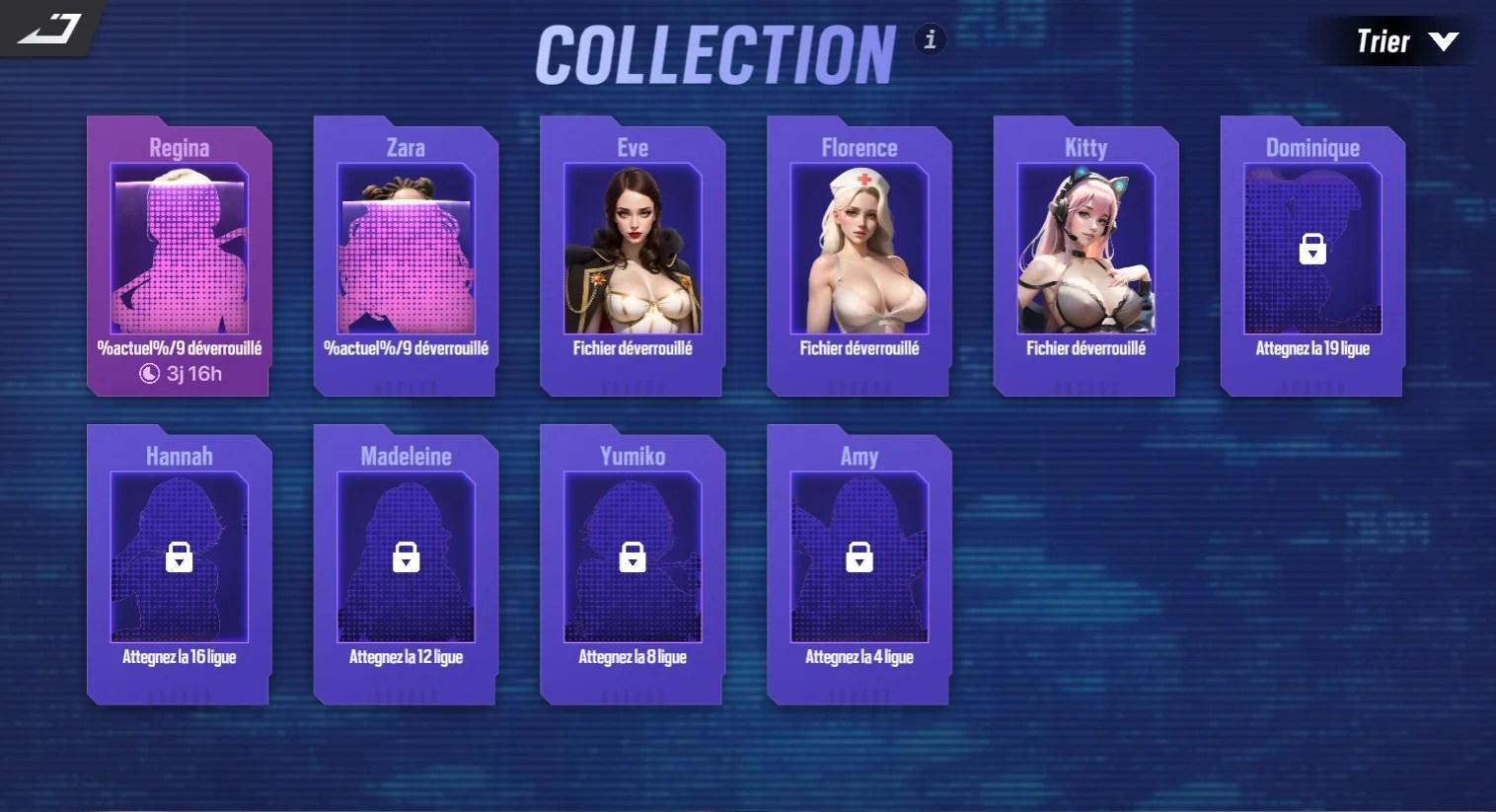Choose the Kitty character card
The height and width of the screenshot is (812, 1496).
(1085, 255)
